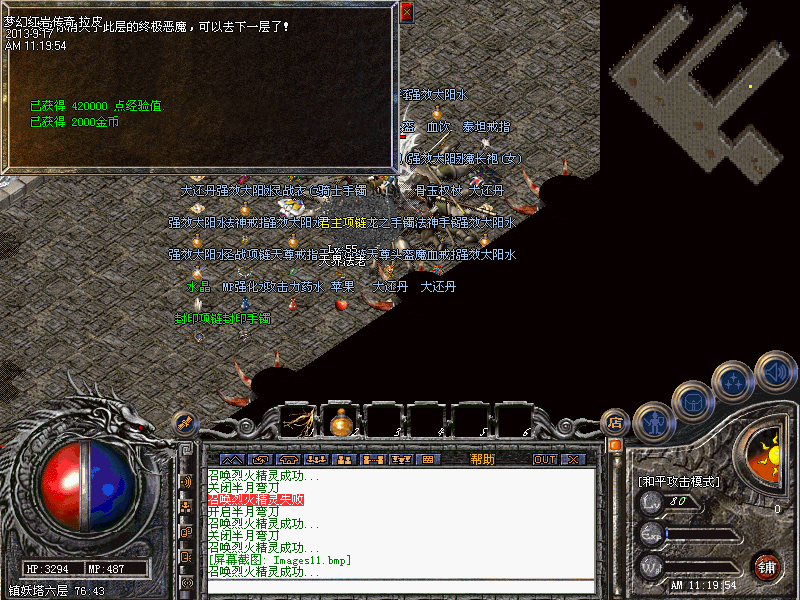The width and height of the screenshot is (800, 600).
Task: Close the reward message dialog
Action: 406,13
